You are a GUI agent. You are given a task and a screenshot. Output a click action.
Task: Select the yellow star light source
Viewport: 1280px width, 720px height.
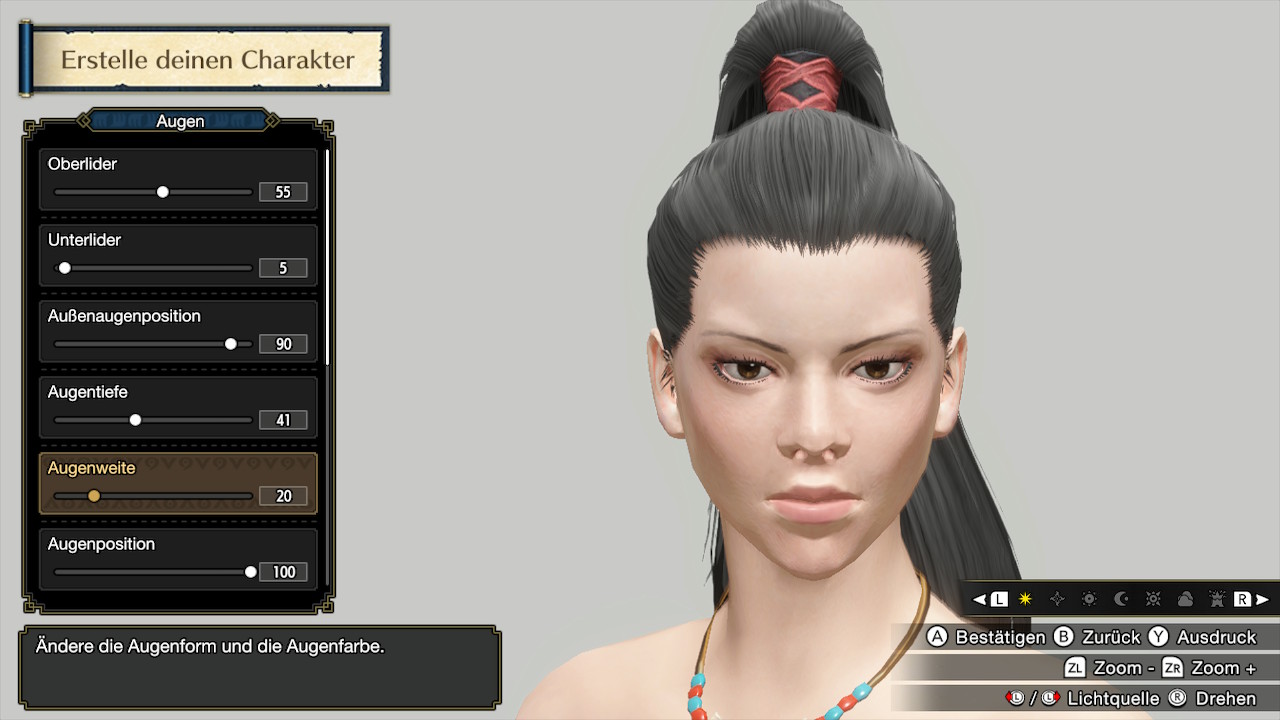pos(1025,599)
